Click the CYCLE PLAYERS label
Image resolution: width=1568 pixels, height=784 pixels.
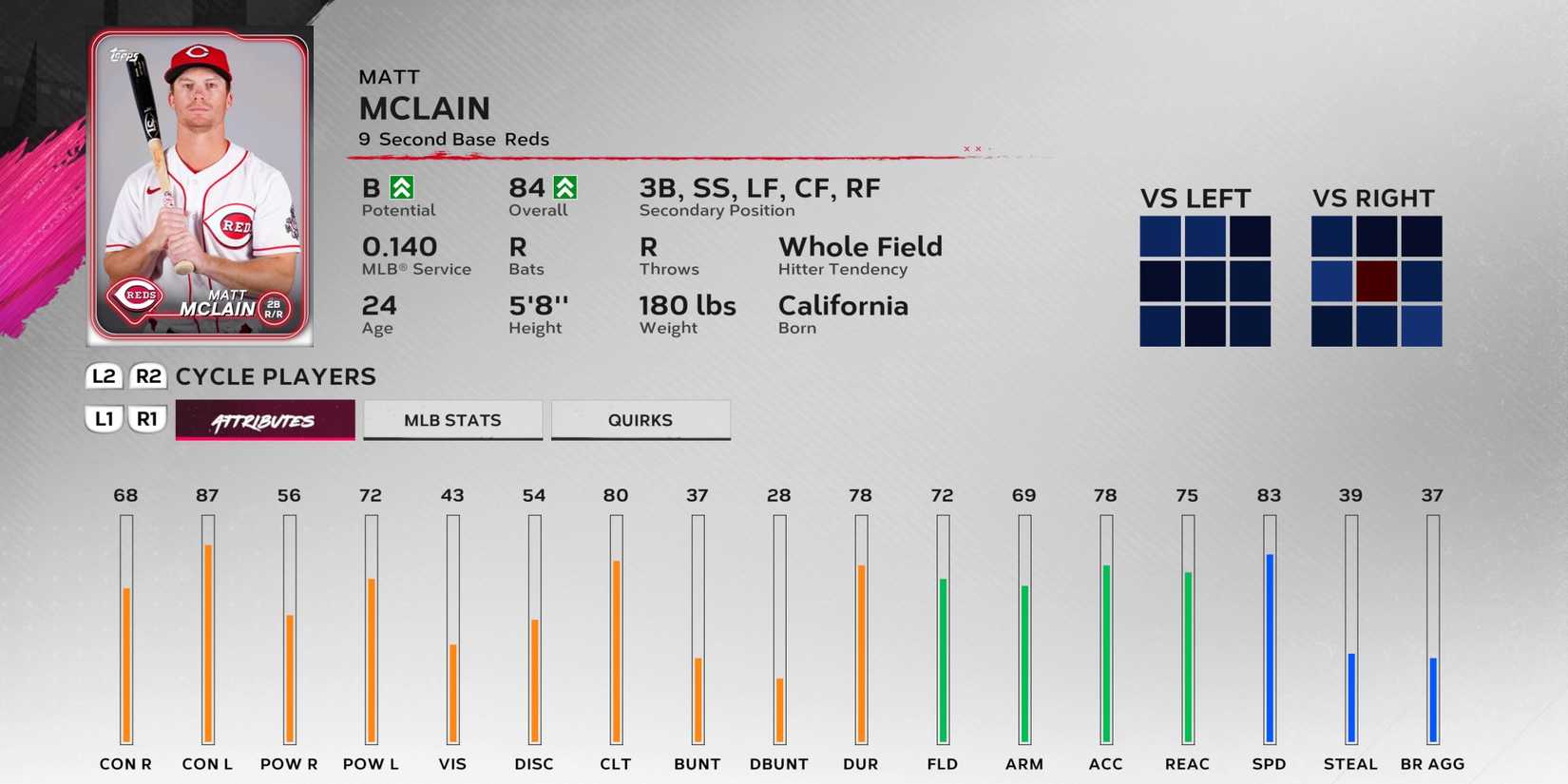pos(275,377)
